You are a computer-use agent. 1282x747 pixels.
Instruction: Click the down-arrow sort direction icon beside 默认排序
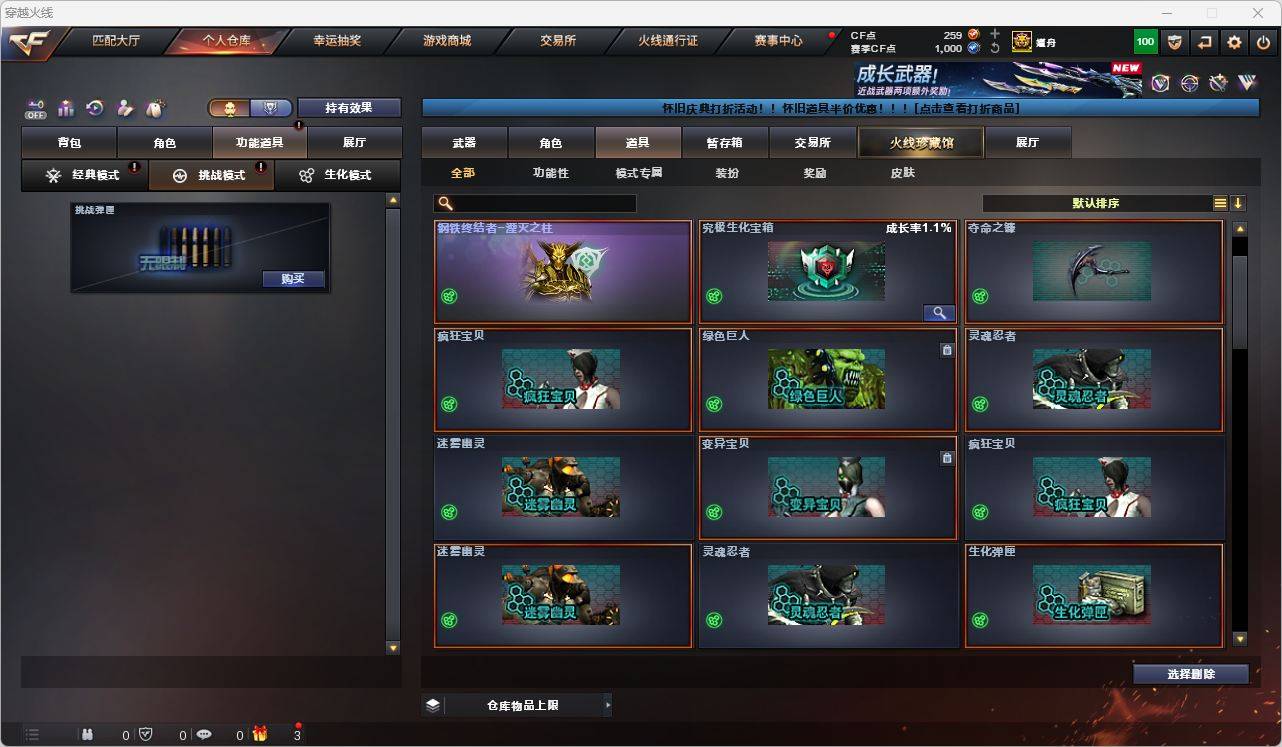click(x=1239, y=203)
